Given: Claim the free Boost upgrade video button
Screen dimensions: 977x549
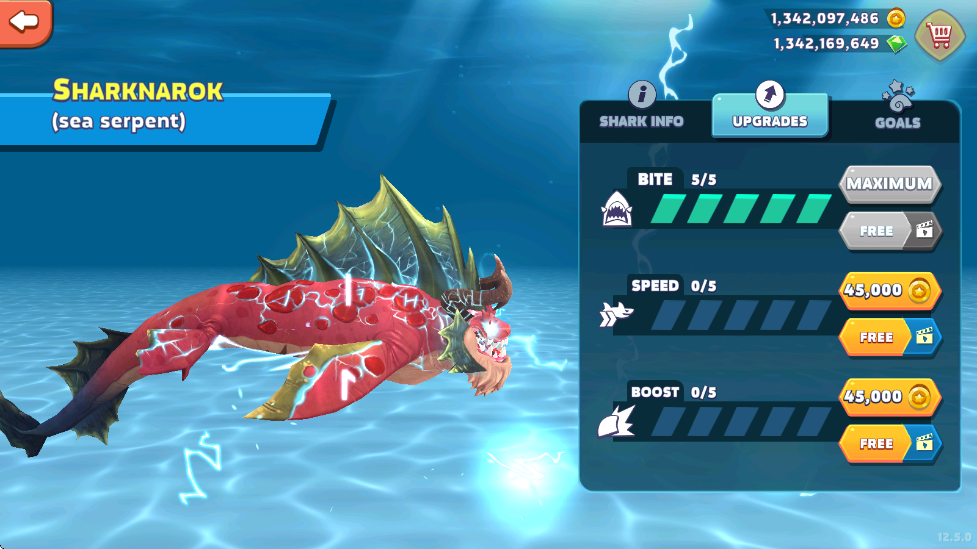Looking at the screenshot, I should [x=889, y=443].
